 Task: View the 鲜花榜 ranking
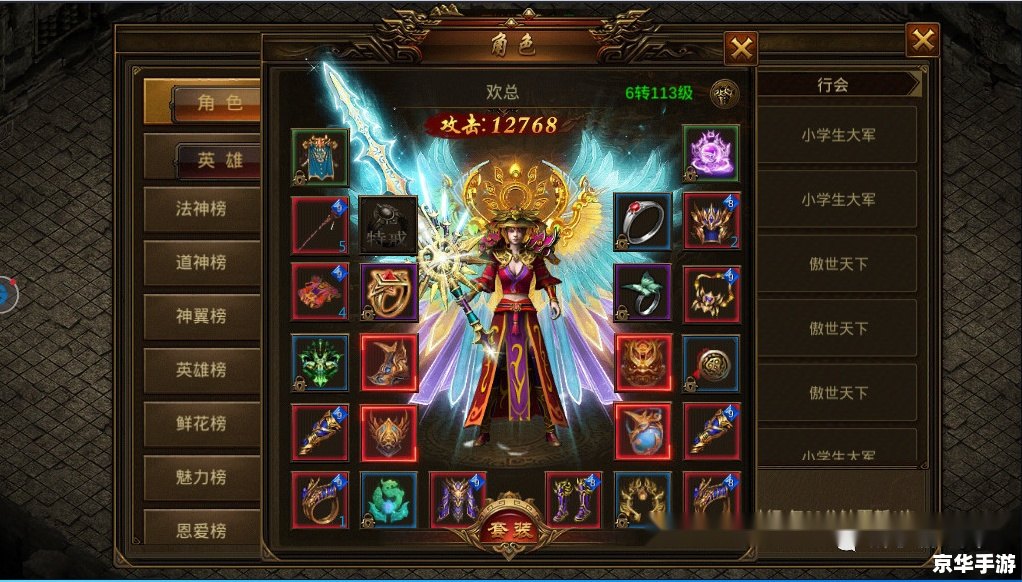coord(201,422)
